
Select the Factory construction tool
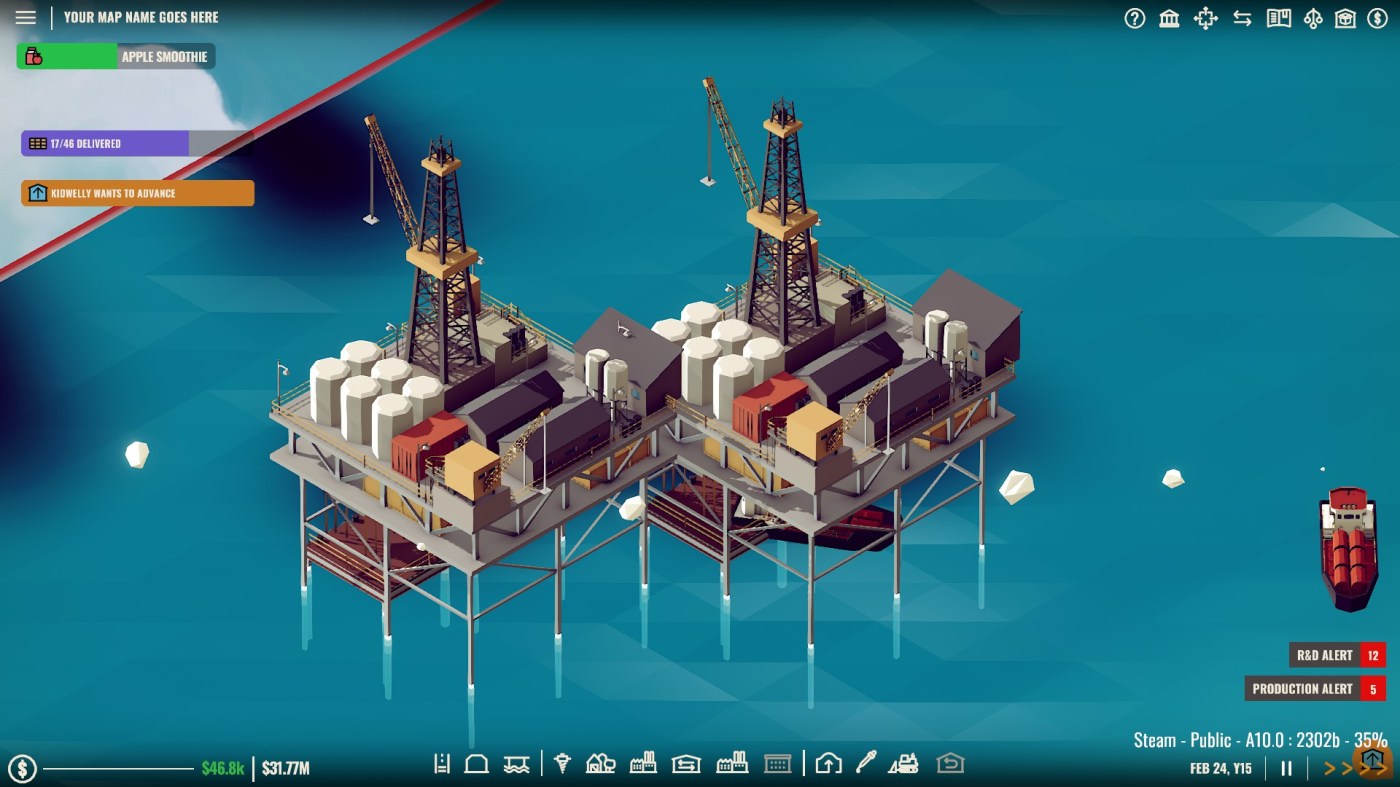coord(643,763)
